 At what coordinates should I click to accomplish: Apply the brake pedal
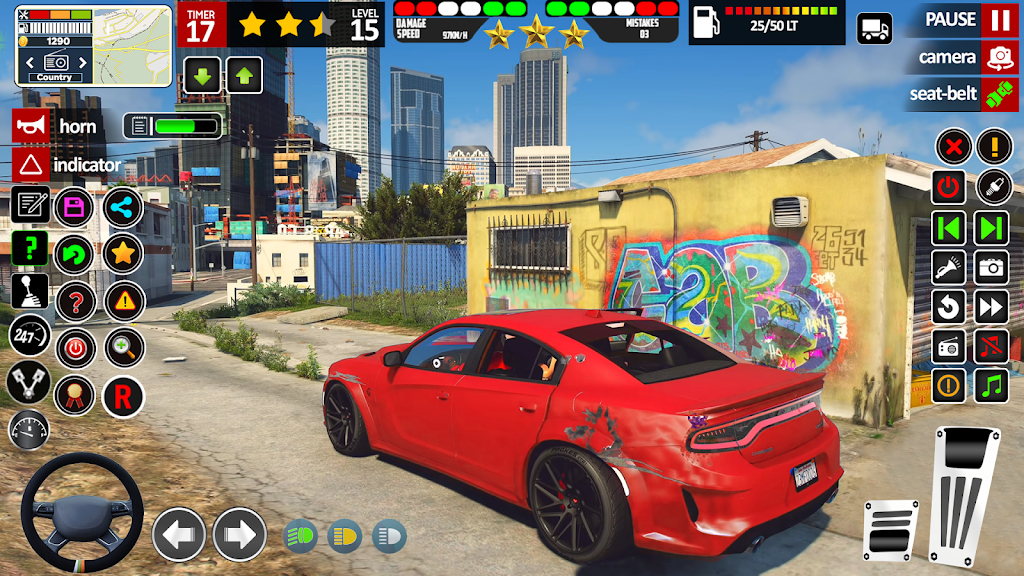pos(890,529)
